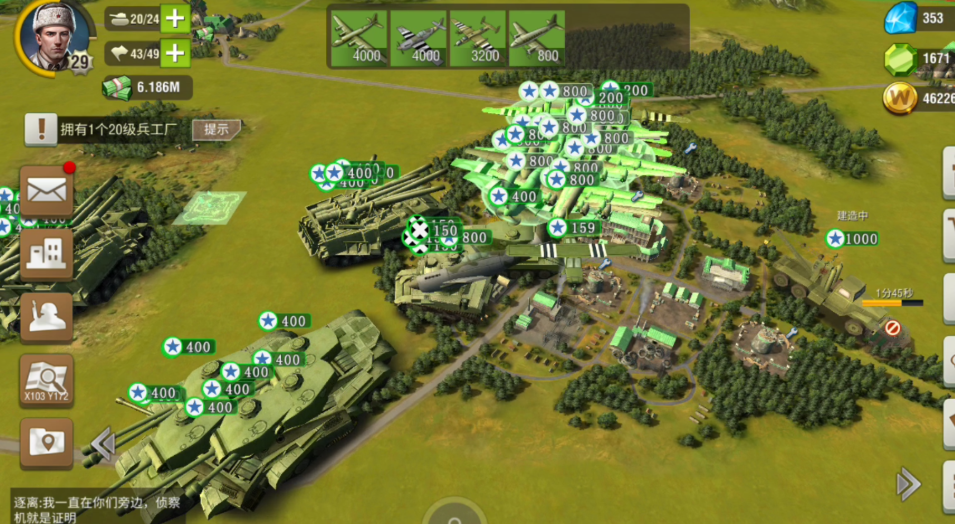Pick the transport plane card costing 800

coord(536,38)
